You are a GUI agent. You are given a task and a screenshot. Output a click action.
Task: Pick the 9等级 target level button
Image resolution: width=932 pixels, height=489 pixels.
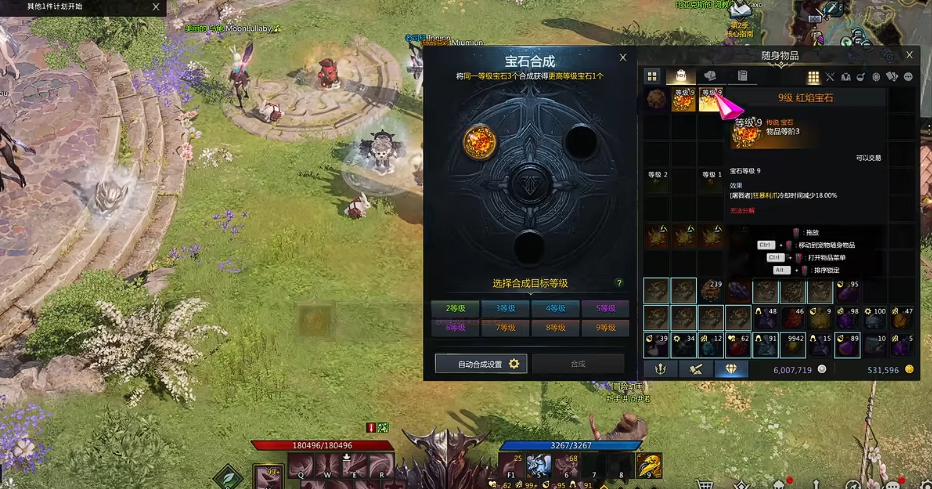point(604,327)
